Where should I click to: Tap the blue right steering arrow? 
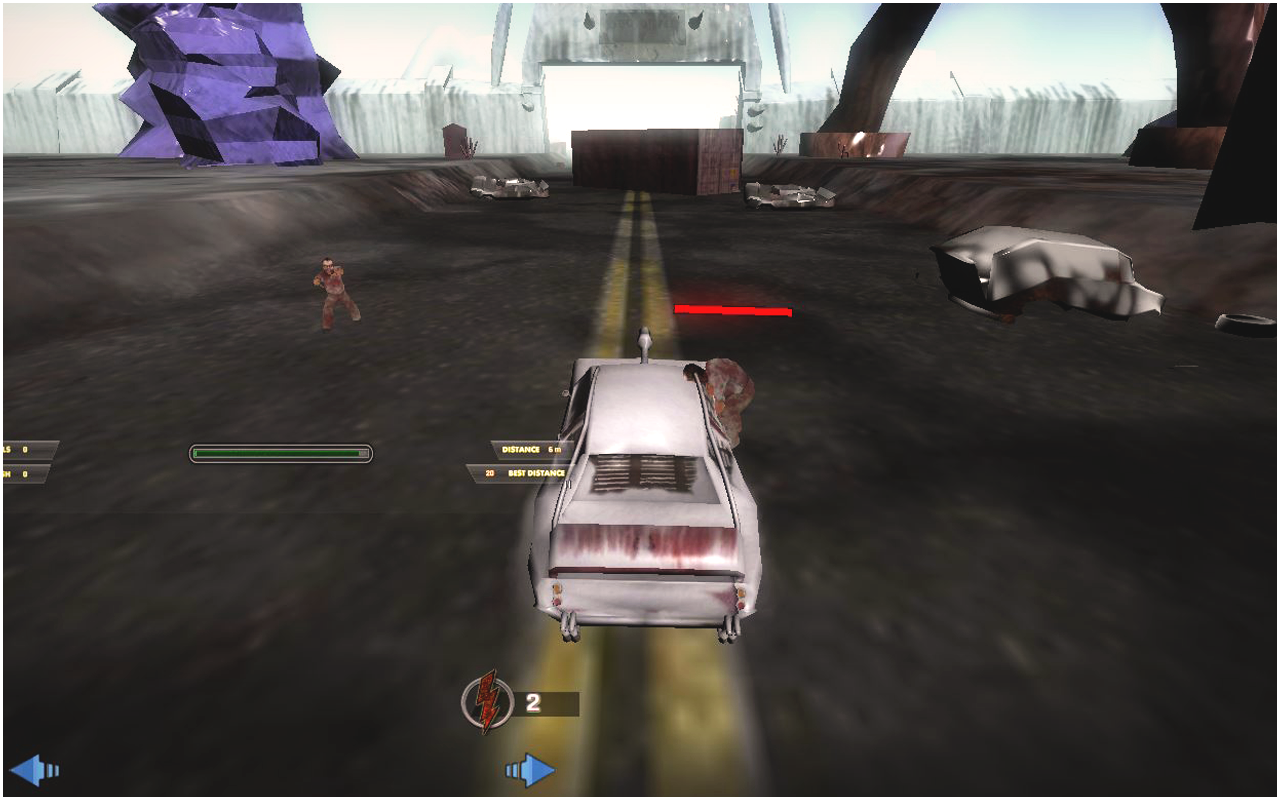(531, 770)
